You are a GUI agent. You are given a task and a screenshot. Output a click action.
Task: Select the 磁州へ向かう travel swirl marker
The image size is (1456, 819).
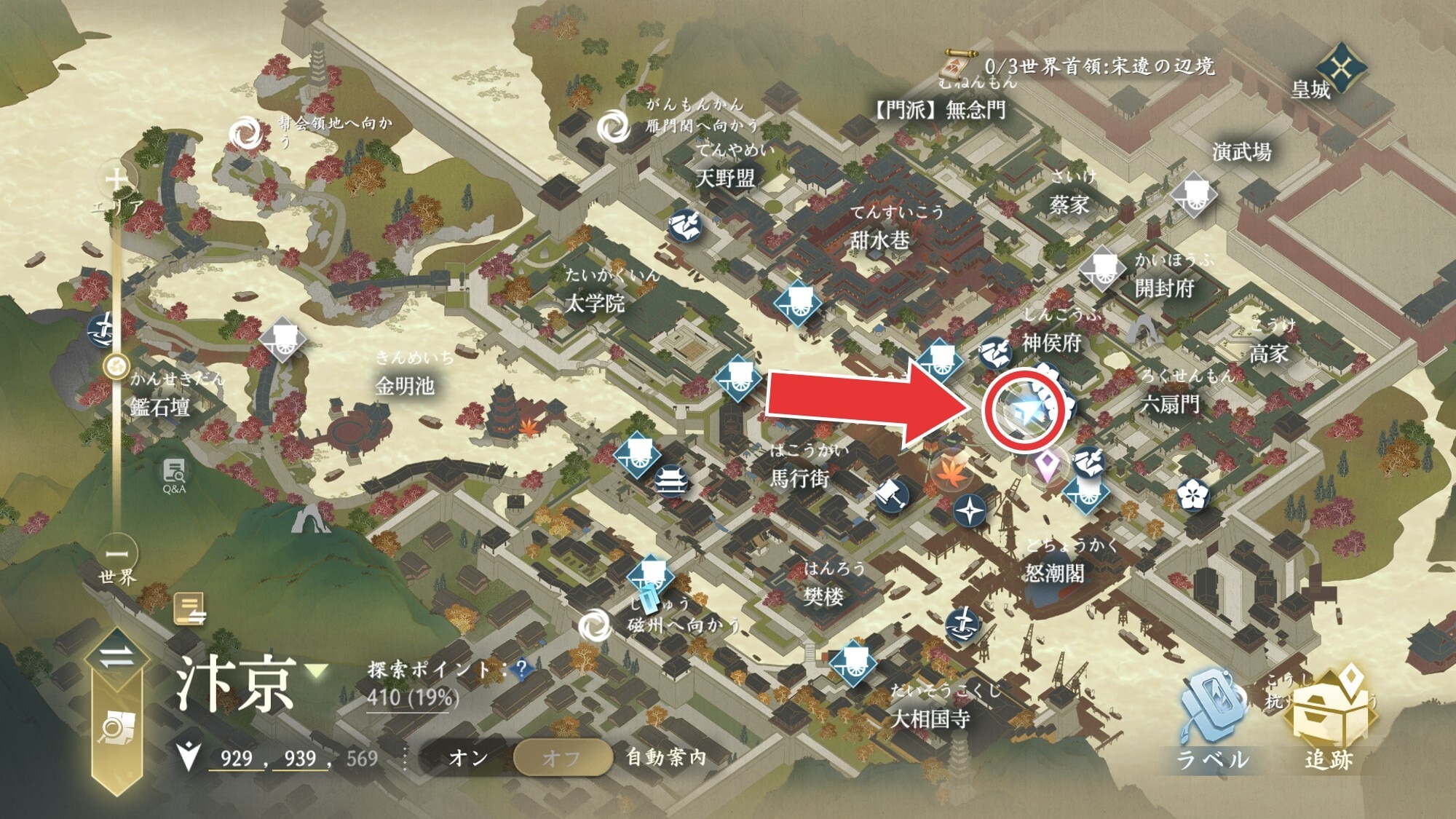[x=595, y=625]
